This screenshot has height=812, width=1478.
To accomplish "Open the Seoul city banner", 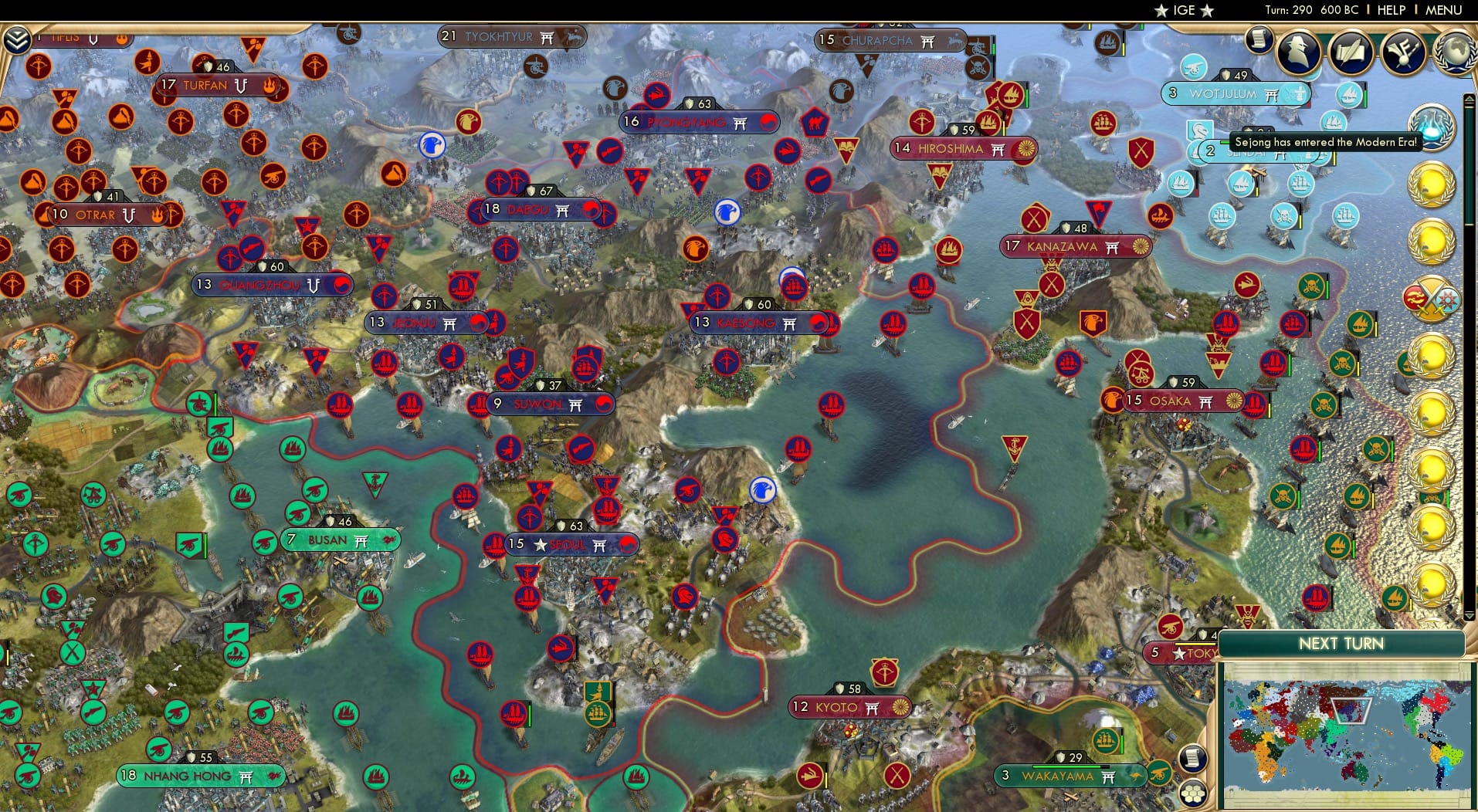I will [x=569, y=544].
